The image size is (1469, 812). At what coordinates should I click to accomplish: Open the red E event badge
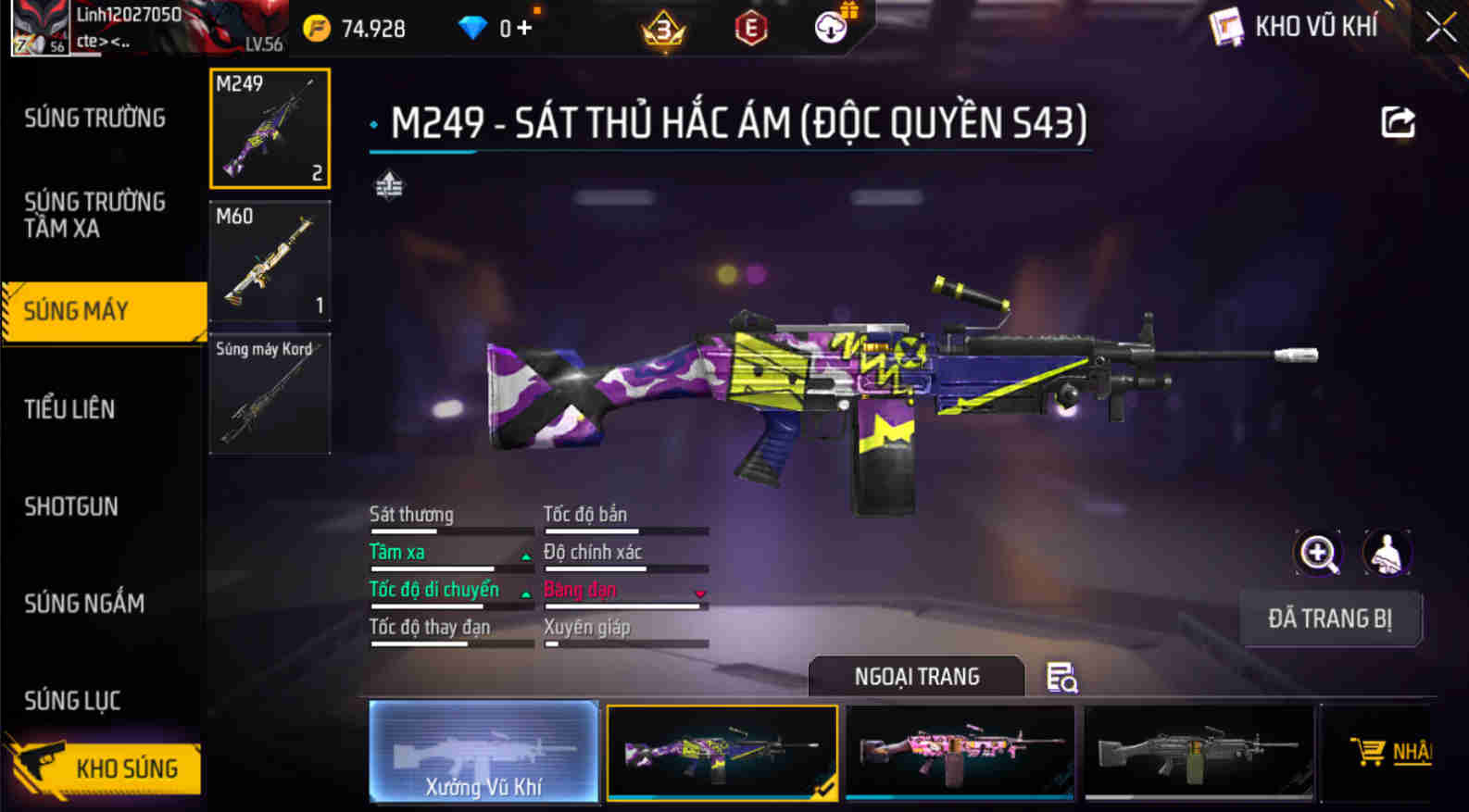pos(750,26)
